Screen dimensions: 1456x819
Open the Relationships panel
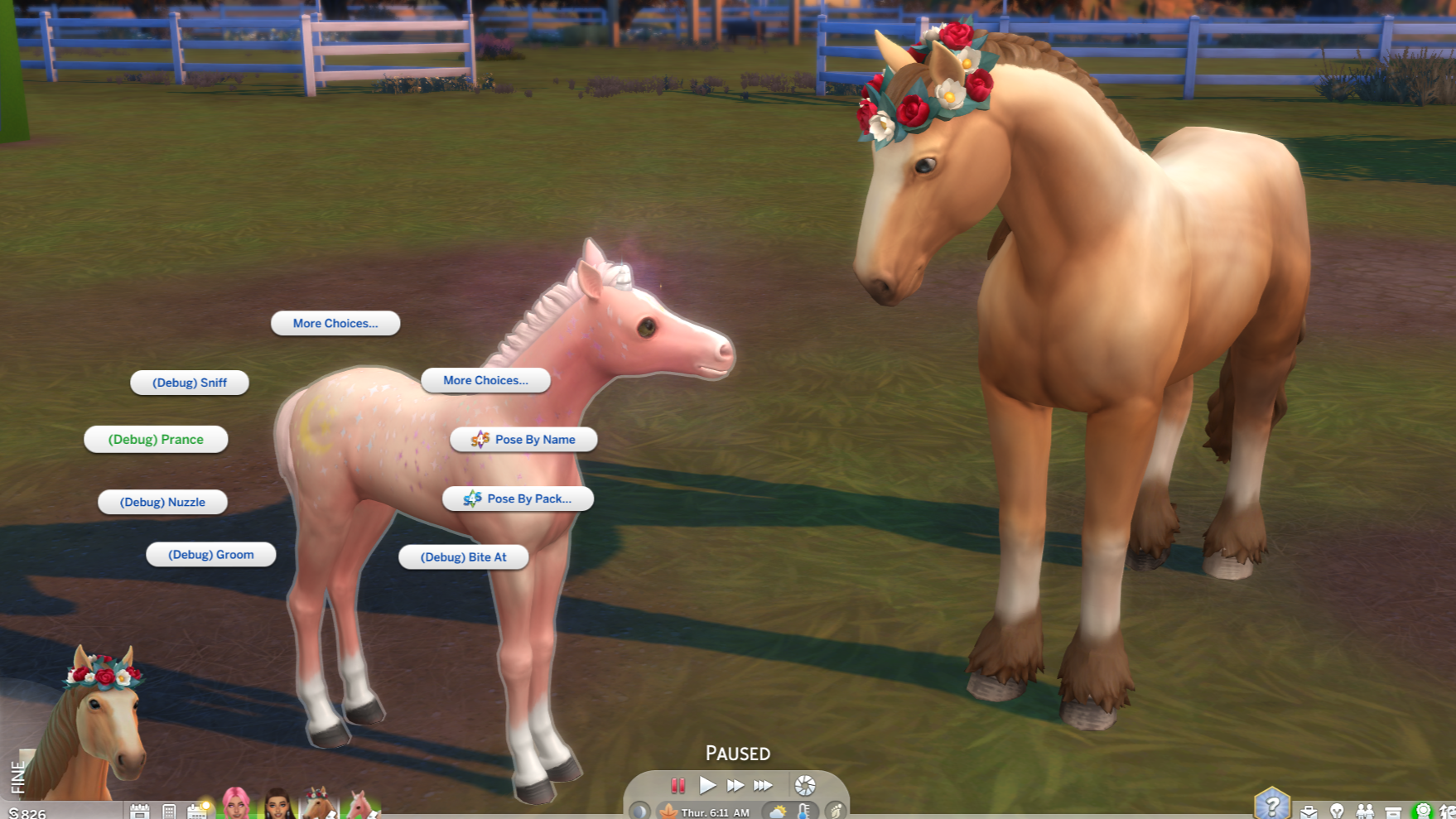click(1365, 807)
